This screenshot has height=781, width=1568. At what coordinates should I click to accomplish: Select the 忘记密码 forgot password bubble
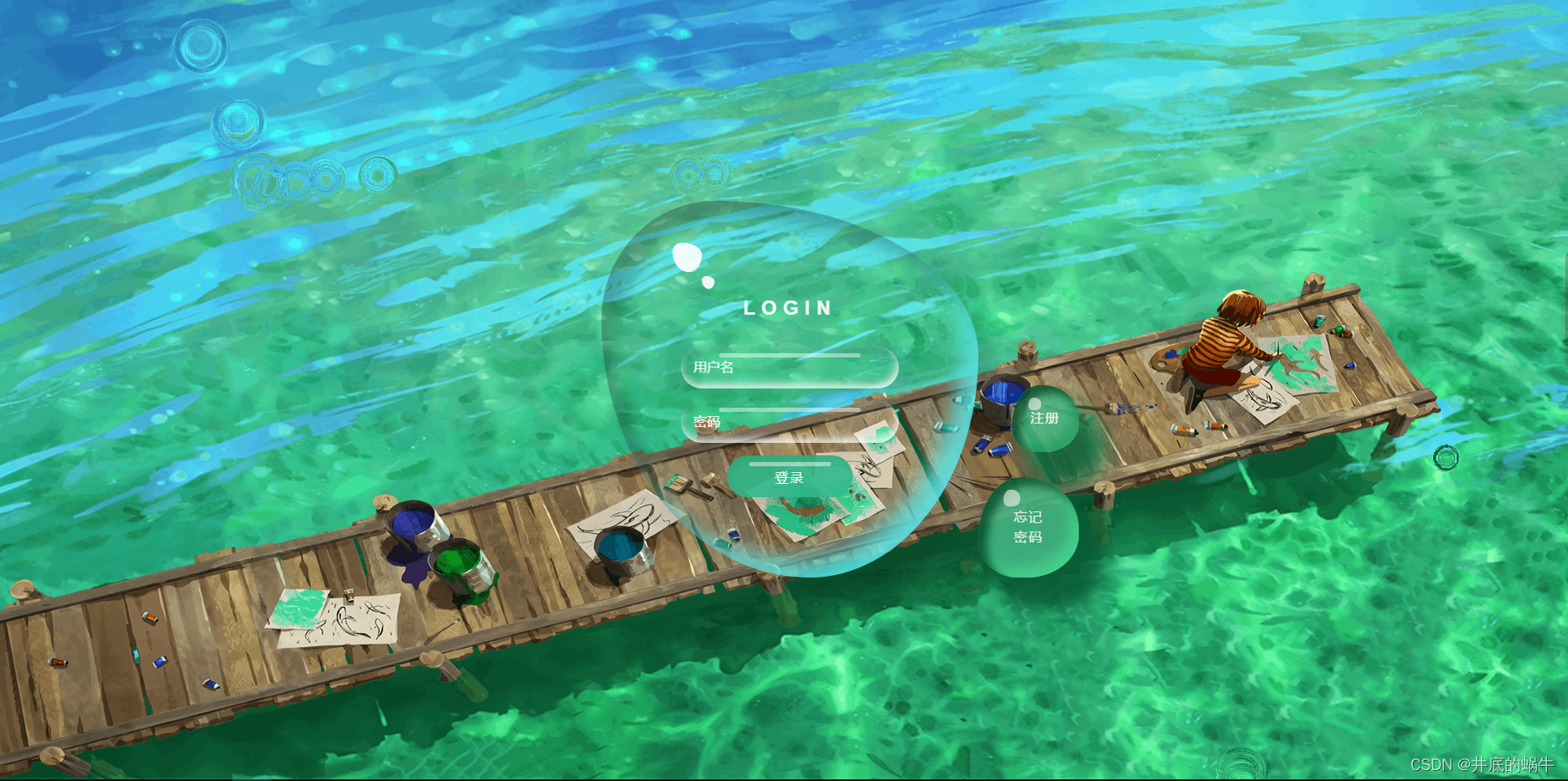(x=1028, y=527)
